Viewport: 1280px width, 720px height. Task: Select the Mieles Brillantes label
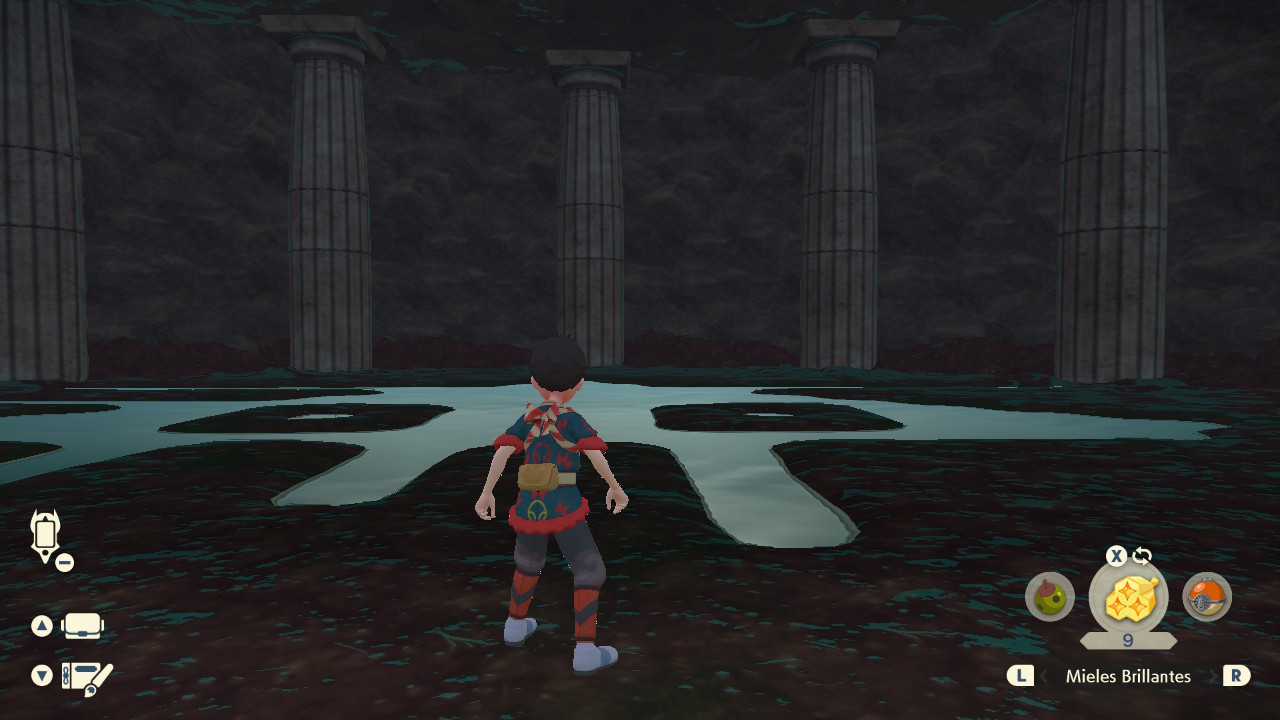coord(1128,676)
